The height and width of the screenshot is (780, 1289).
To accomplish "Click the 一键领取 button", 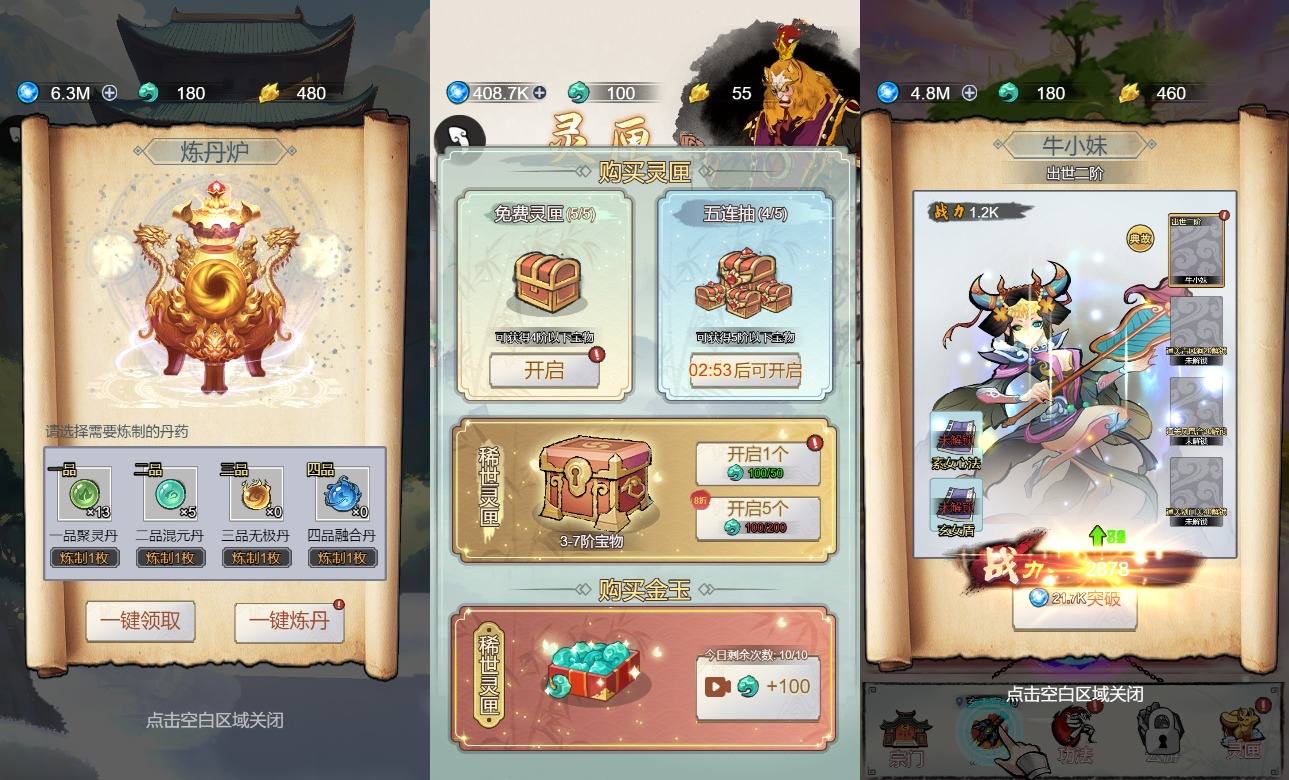I will [140, 620].
